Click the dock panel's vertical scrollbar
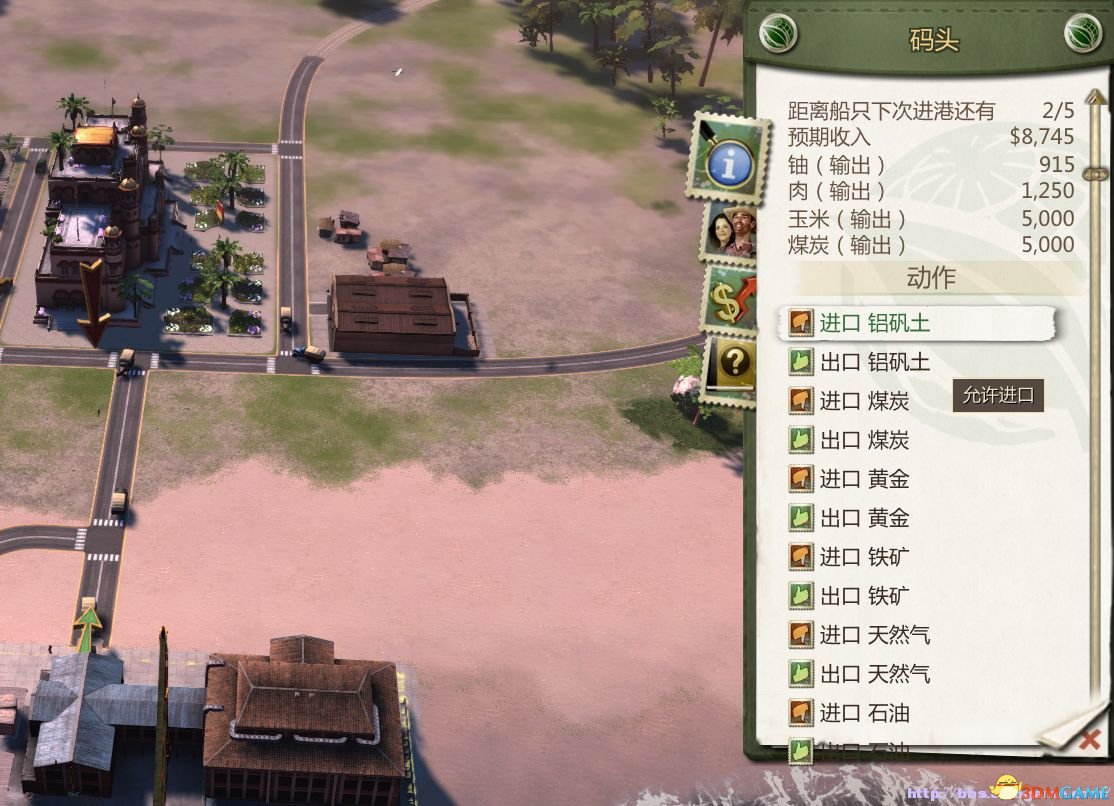This screenshot has height=806, width=1114. tap(1096, 400)
